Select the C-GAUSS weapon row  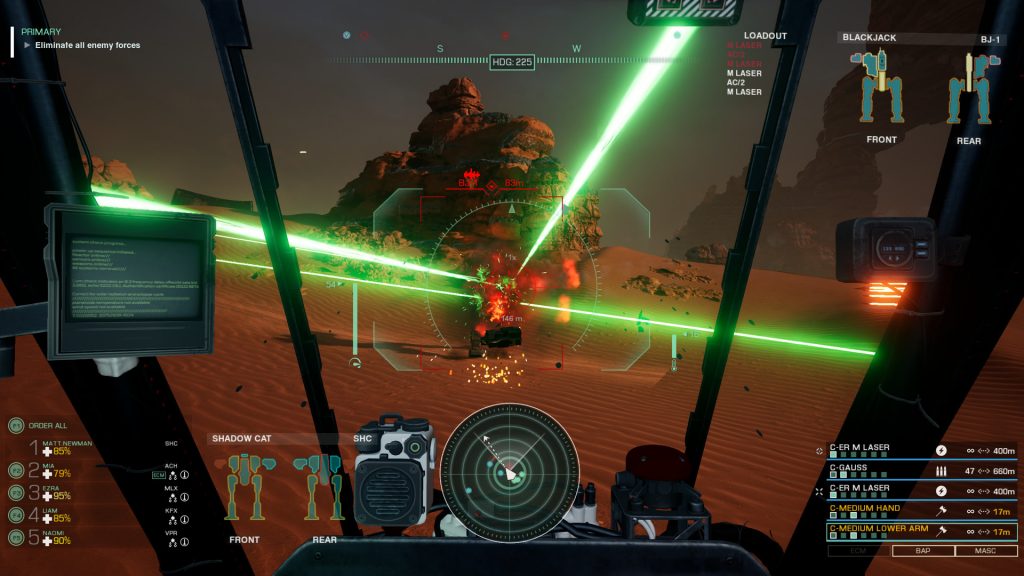click(x=921, y=470)
